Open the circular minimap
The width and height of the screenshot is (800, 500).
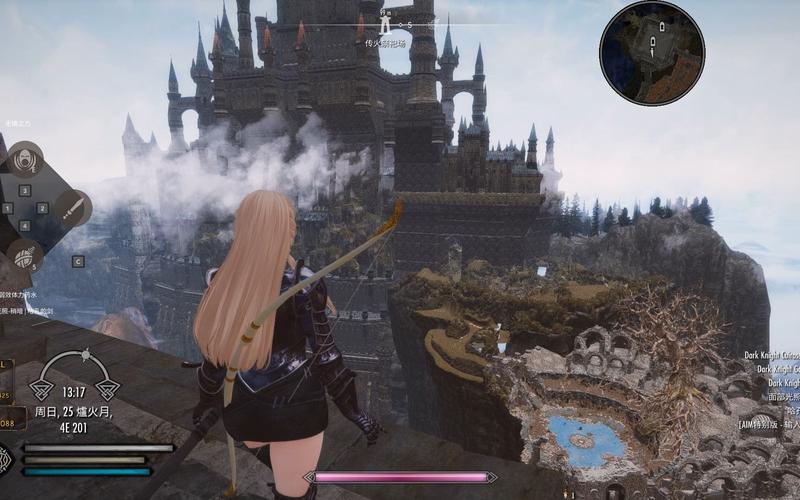point(651,53)
